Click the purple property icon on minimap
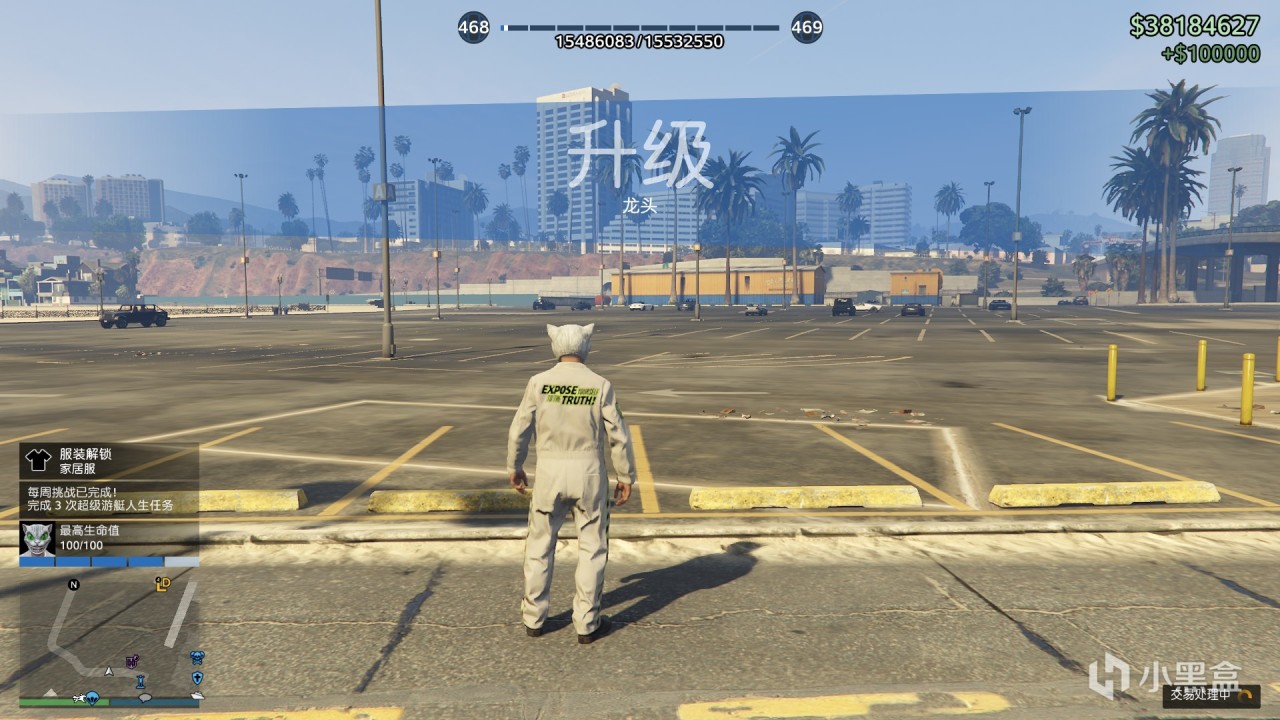This screenshot has width=1280, height=720. click(132, 660)
